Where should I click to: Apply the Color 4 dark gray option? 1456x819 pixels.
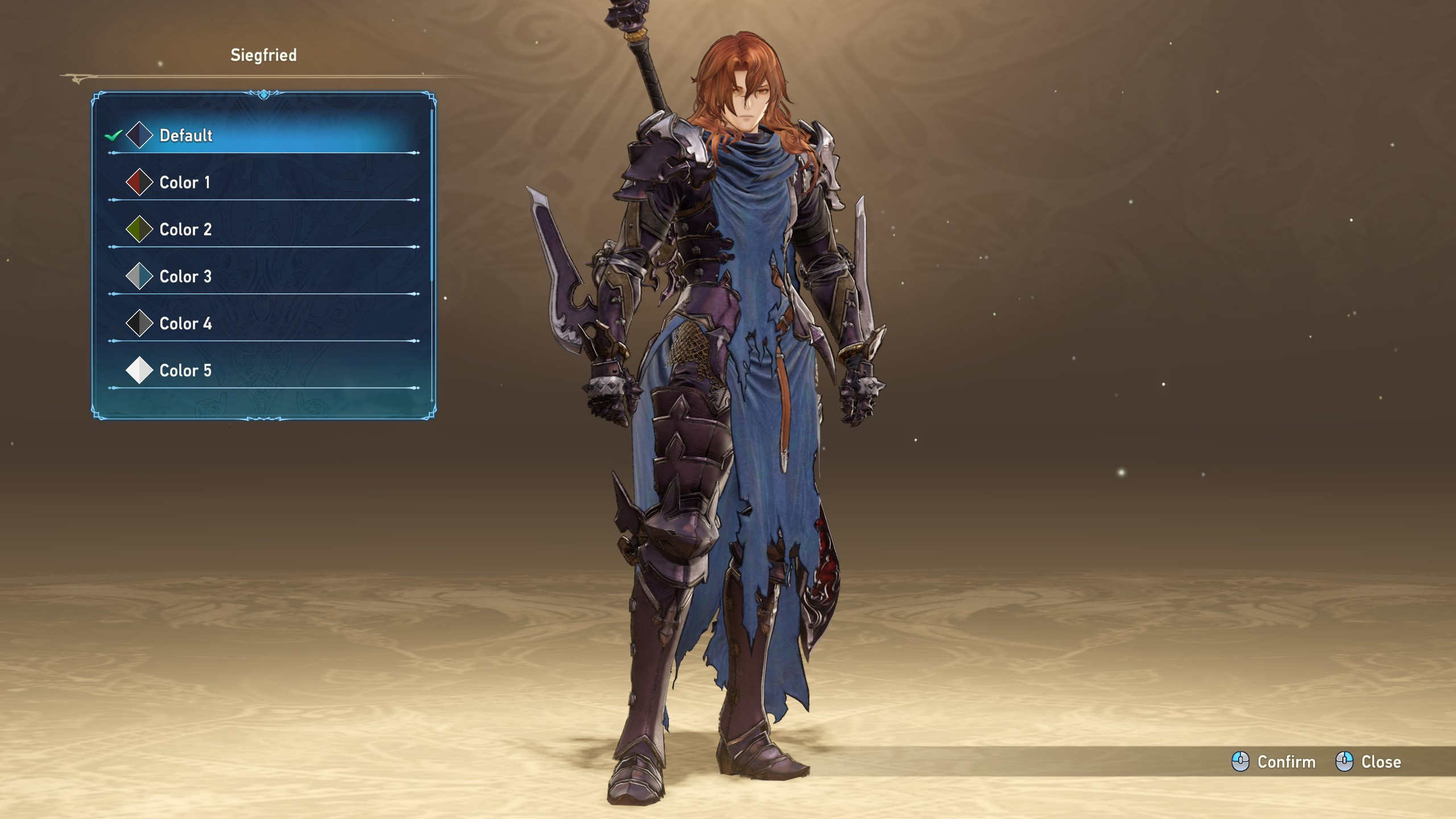point(185,324)
